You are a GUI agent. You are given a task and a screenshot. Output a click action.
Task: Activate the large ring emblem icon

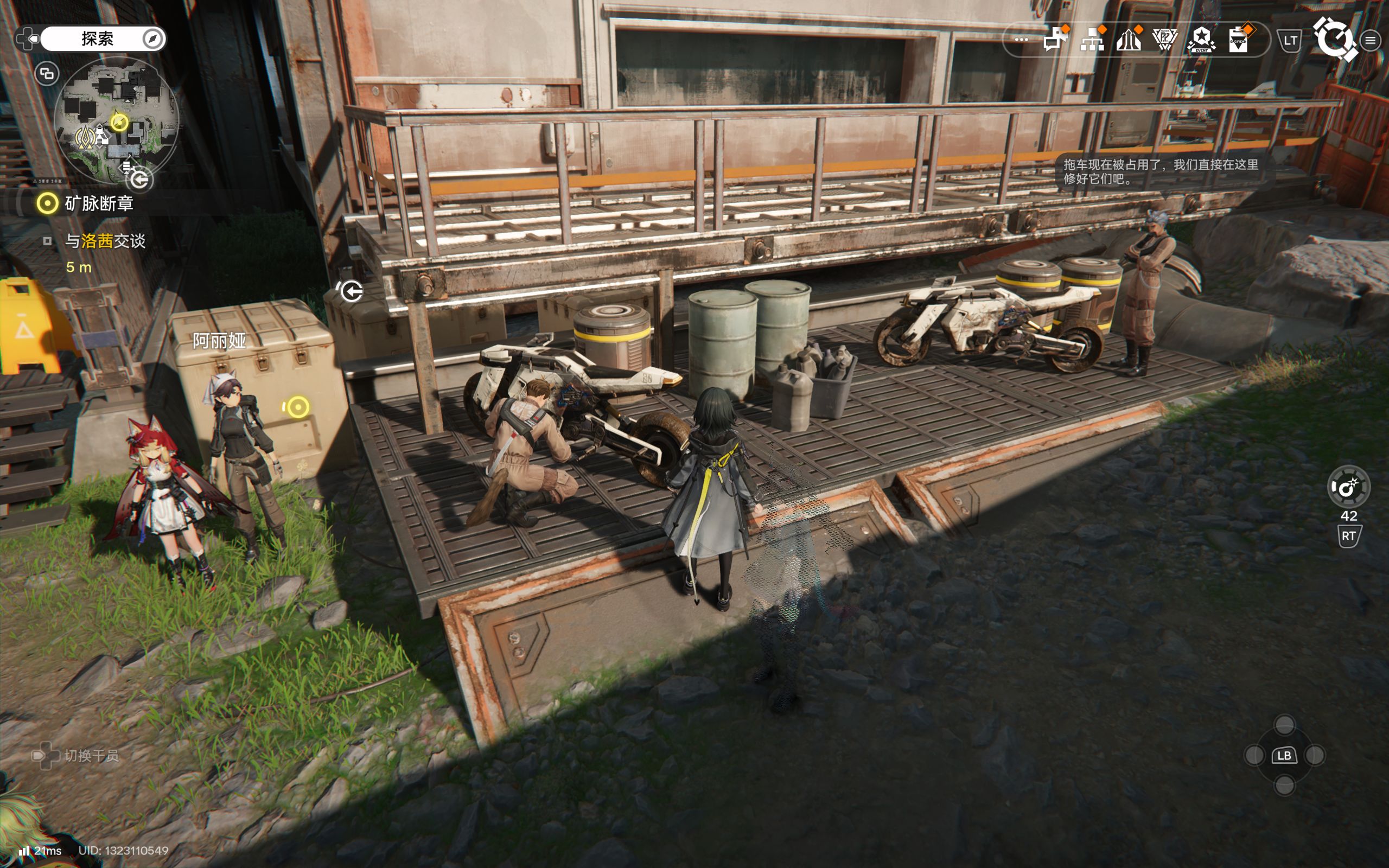click(1335, 39)
